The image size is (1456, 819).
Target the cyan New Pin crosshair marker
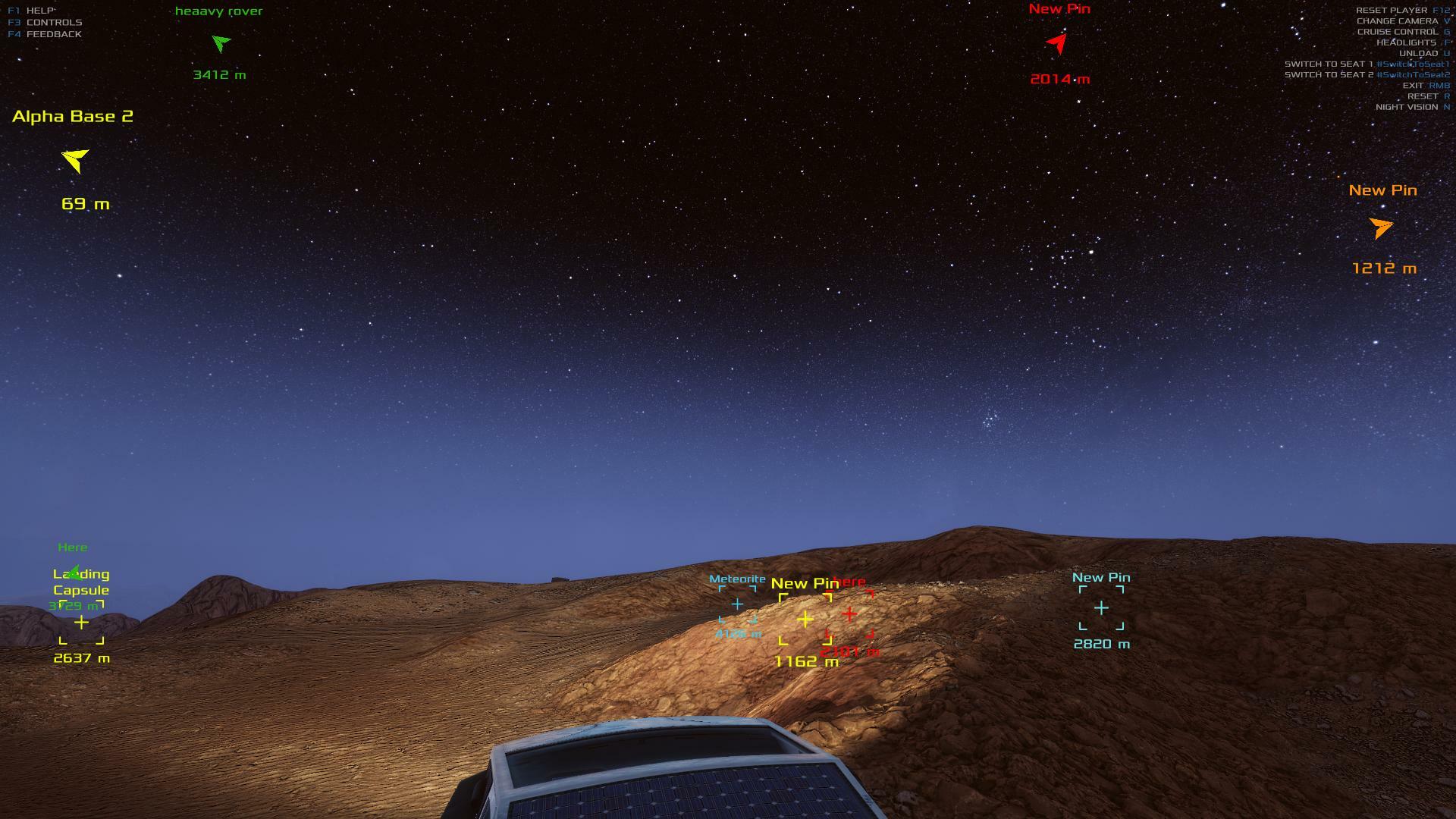pyautogui.click(x=1101, y=608)
